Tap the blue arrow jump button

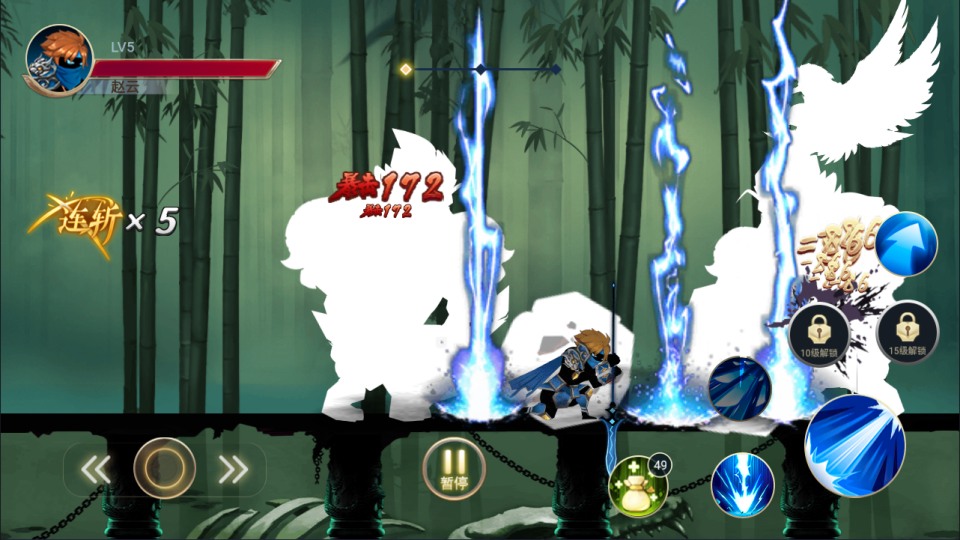pyautogui.click(x=907, y=244)
